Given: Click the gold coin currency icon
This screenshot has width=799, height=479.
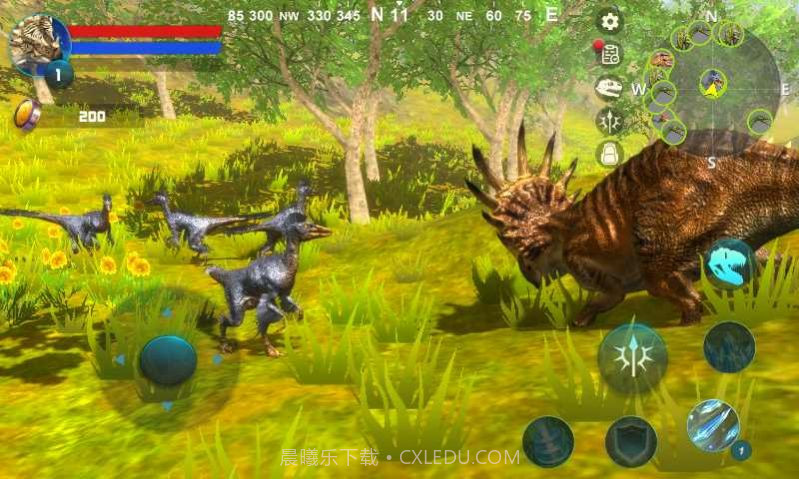Looking at the screenshot, I should click(27, 115).
